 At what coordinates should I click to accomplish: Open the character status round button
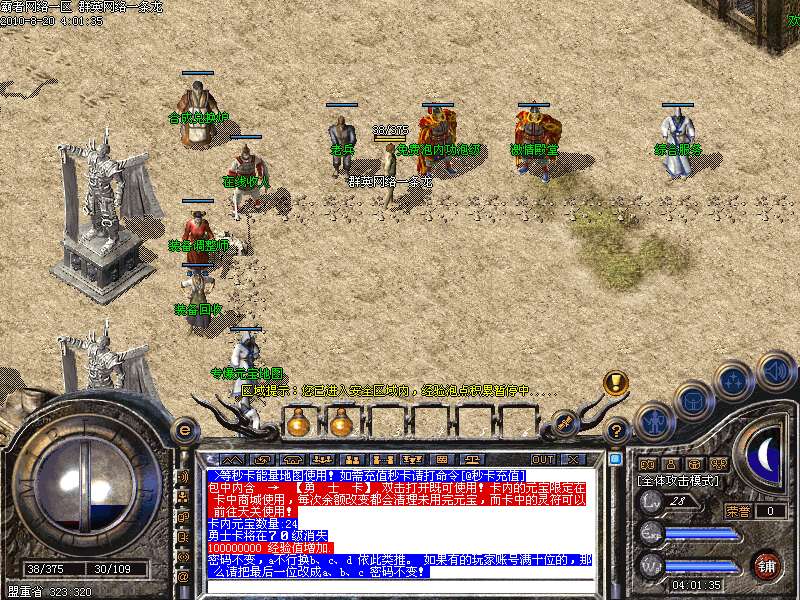(656, 421)
